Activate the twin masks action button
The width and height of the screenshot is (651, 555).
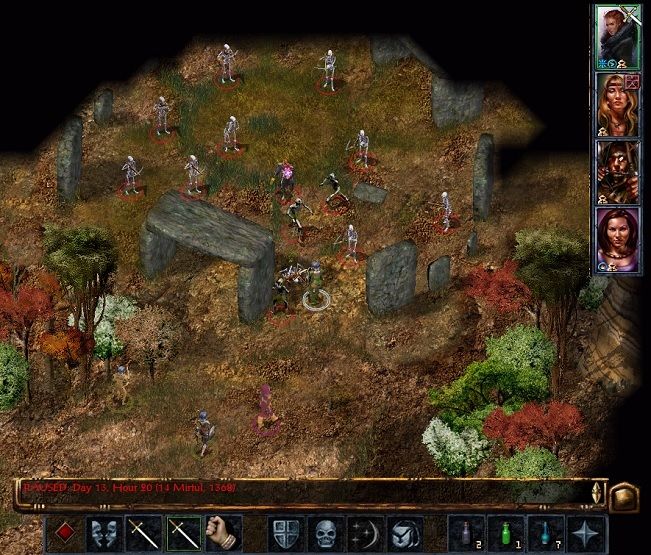[103, 532]
